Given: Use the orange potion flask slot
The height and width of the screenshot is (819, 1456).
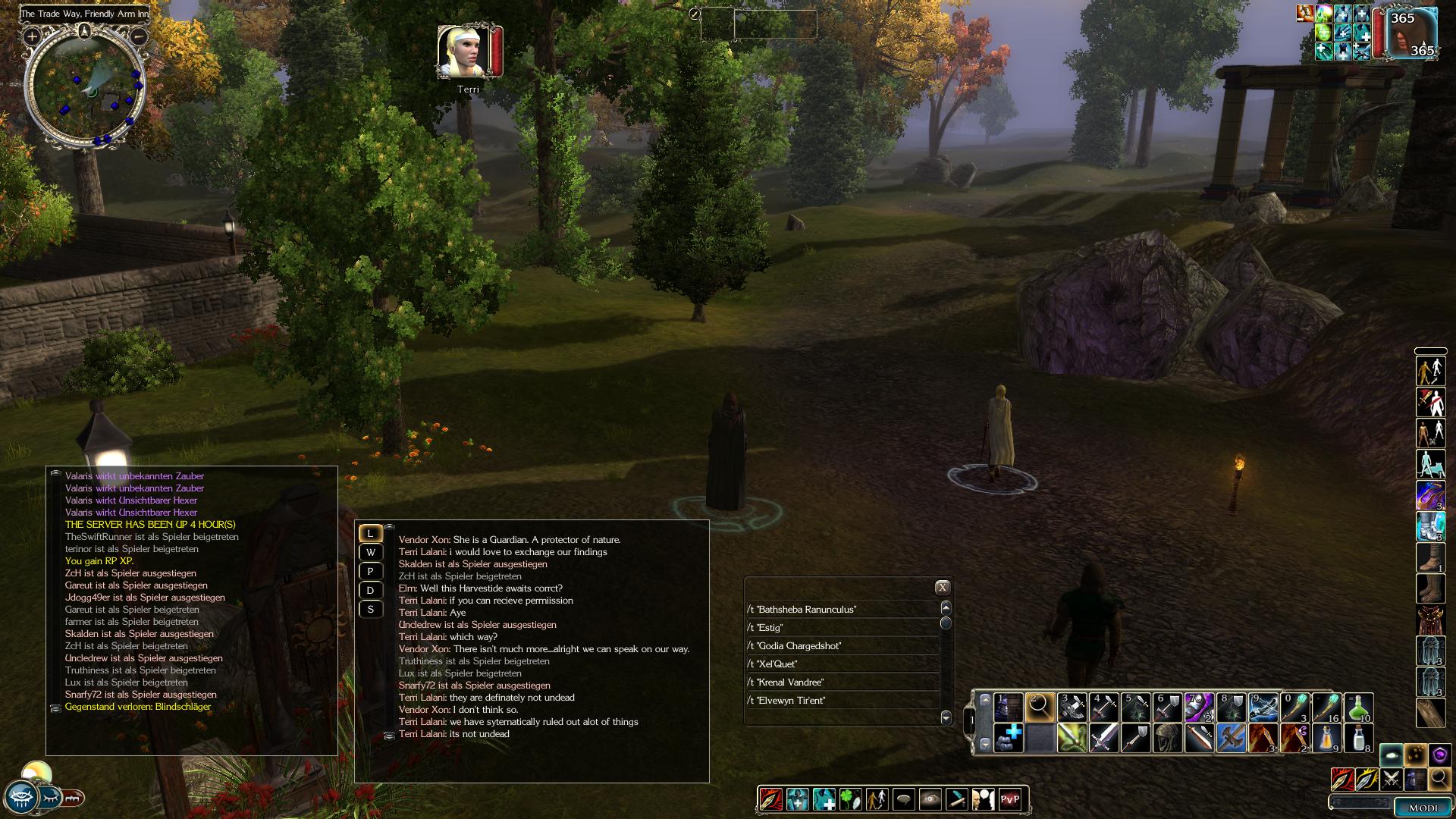Looking at the screenshot, I should (1326, 738).
